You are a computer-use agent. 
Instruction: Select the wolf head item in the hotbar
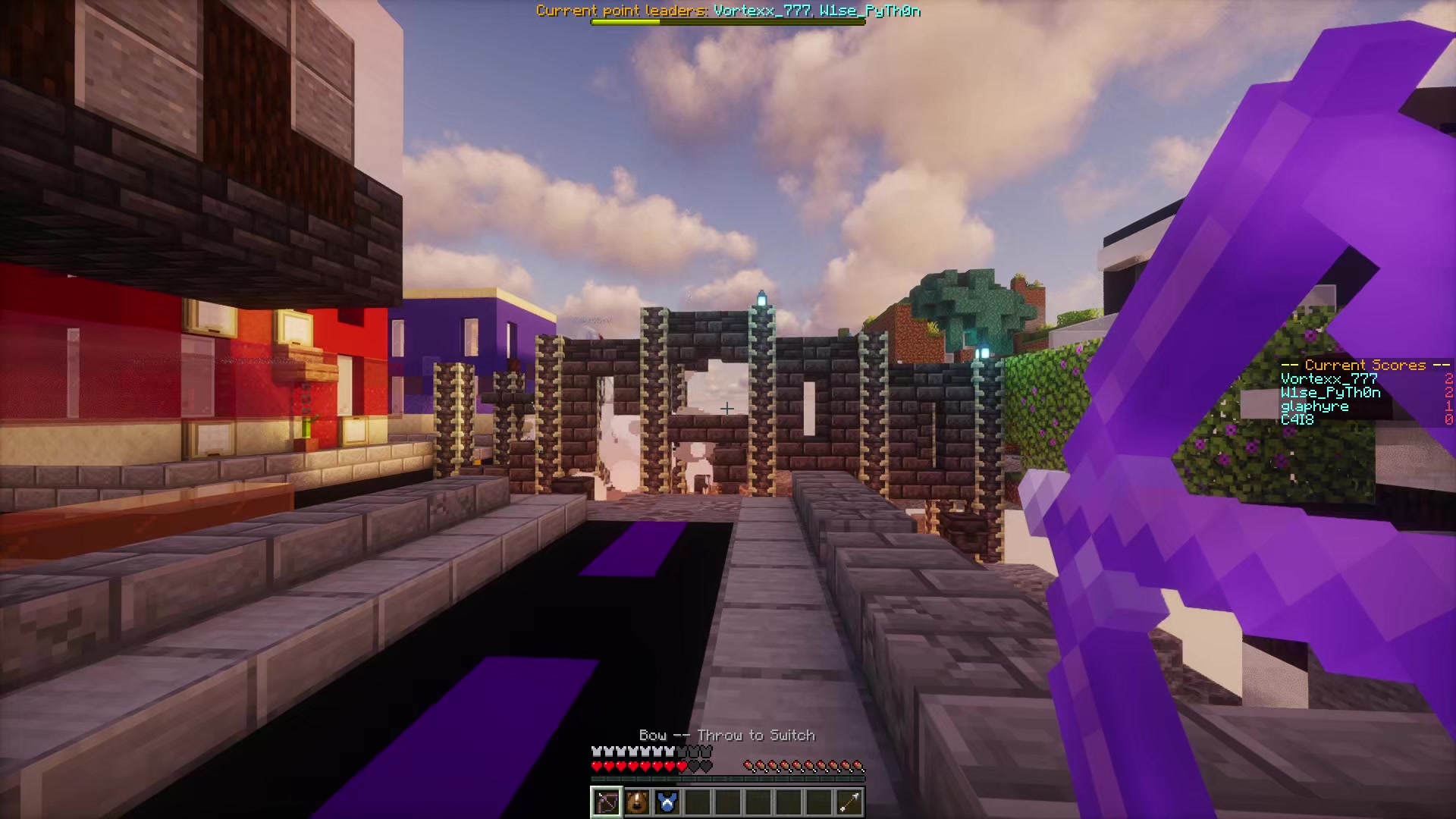[637, 802]
